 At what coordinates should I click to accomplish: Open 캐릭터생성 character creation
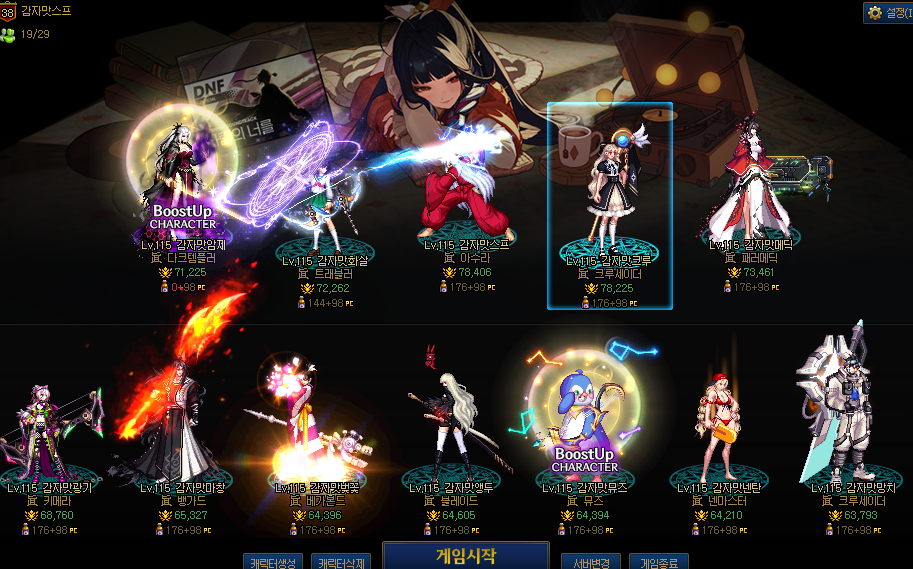[x=272, y=561]
